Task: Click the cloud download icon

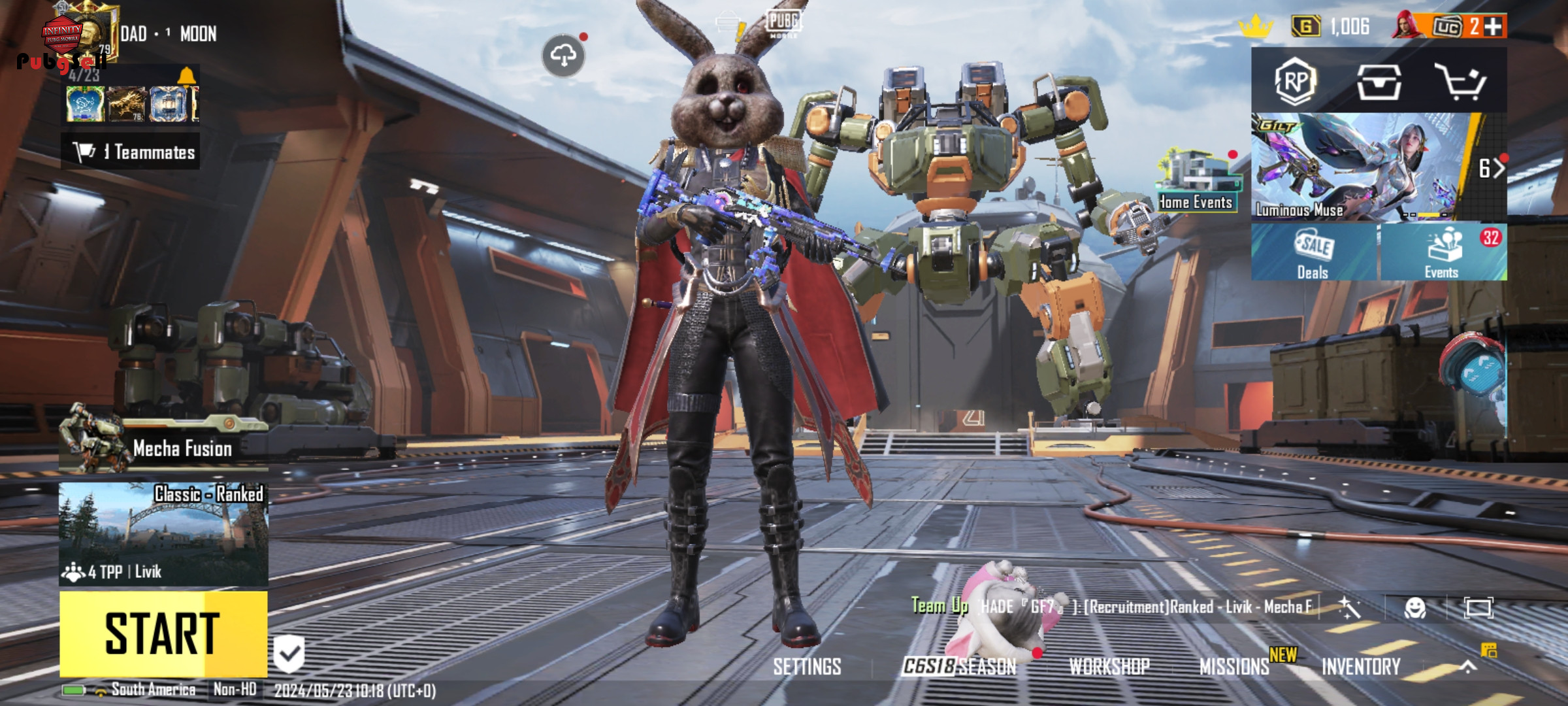Action: pos(563,56)
